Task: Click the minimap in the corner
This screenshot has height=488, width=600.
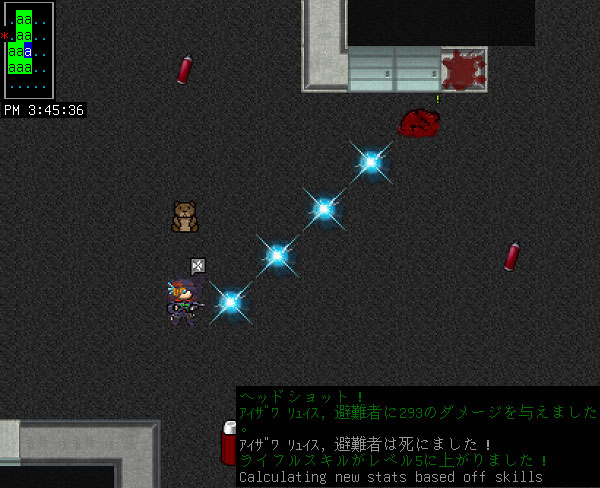Action: pyautogui.click(x=28, y=50)
